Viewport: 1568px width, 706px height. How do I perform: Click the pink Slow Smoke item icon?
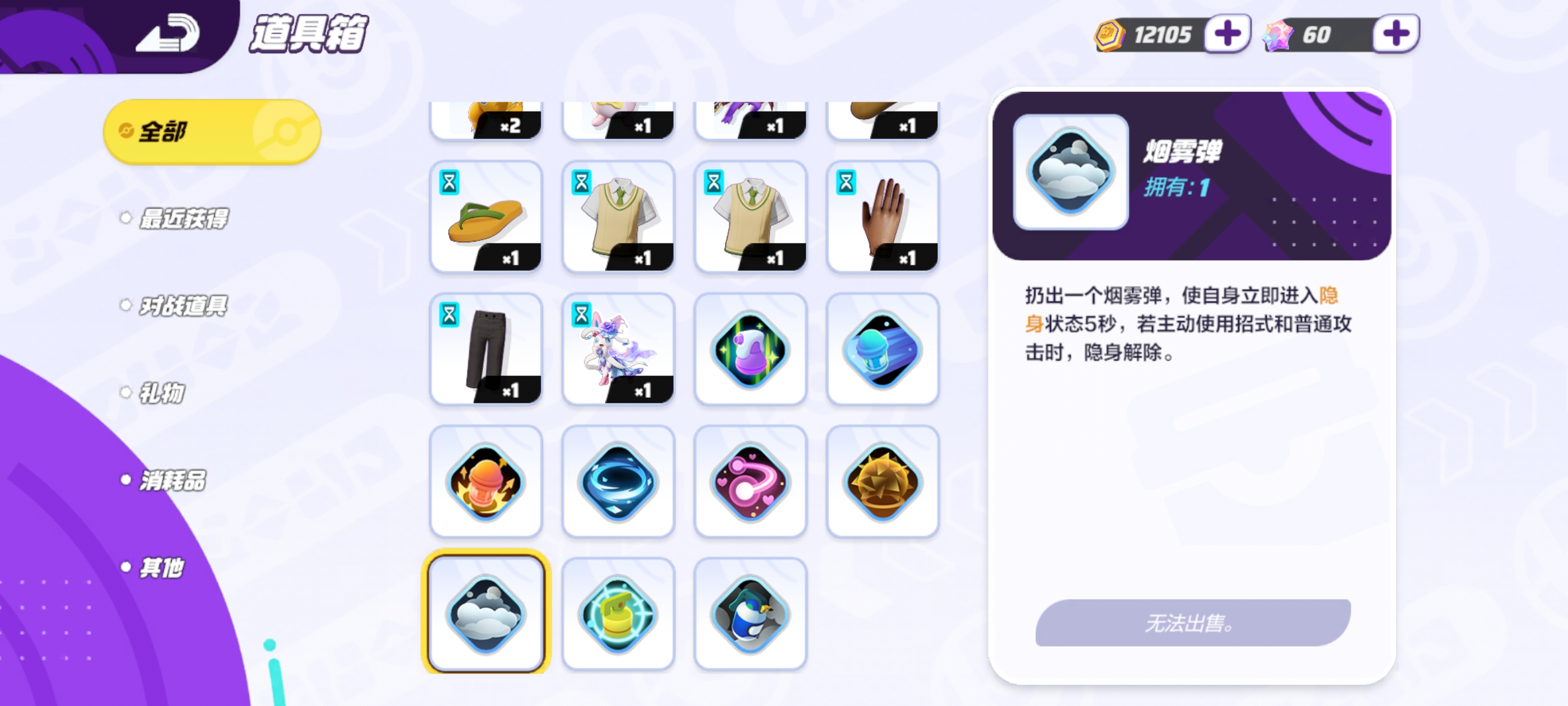[x=750, y=480]
